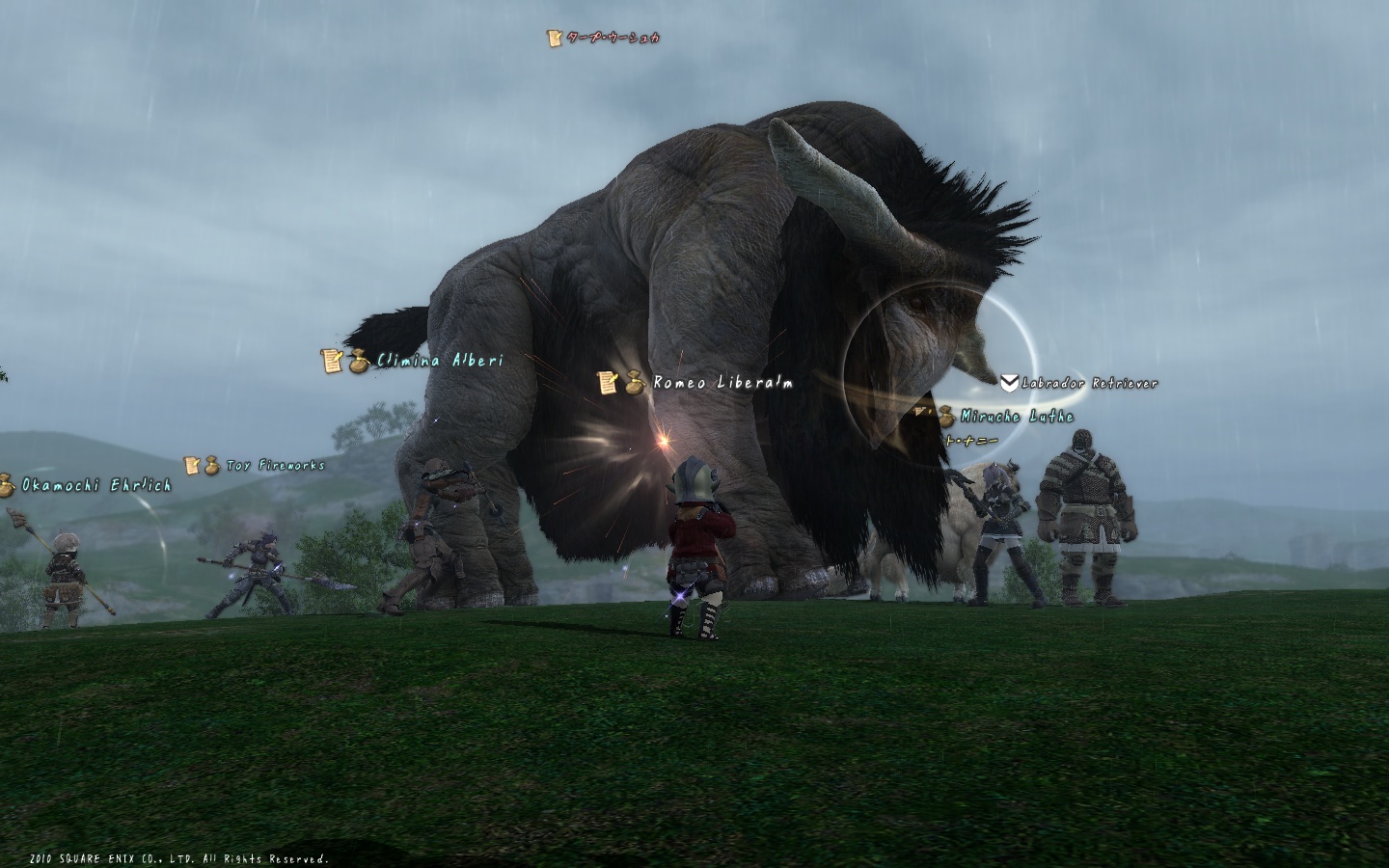Click the Japanese-named nameplate in the sky
1389x868 pixels.
pyautogui.click(x=613, y=38)
